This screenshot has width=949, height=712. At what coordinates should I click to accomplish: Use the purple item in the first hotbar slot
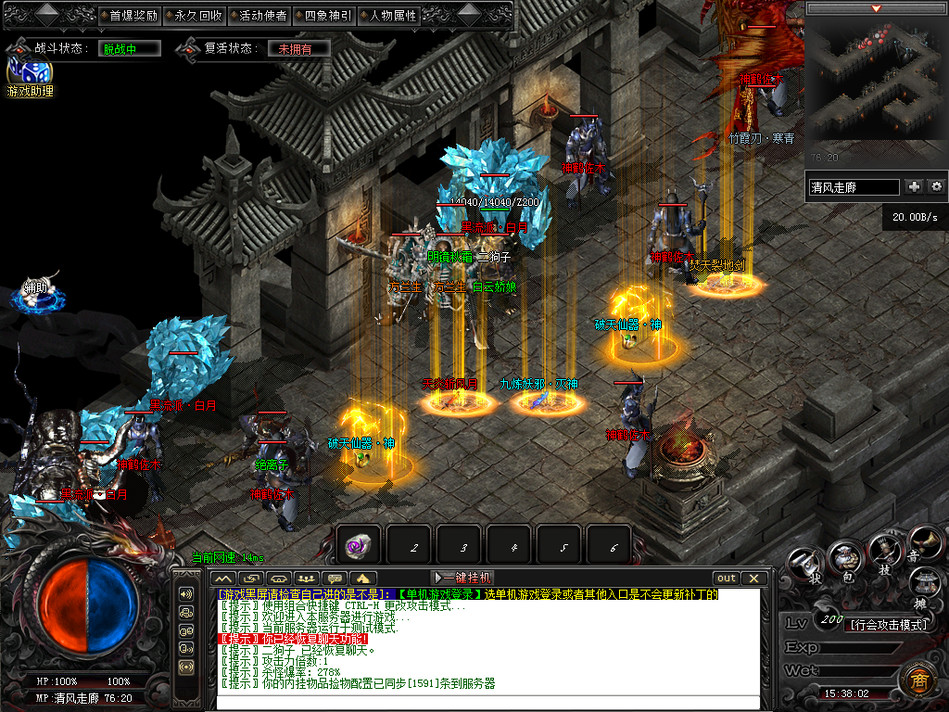pos(358,546)
